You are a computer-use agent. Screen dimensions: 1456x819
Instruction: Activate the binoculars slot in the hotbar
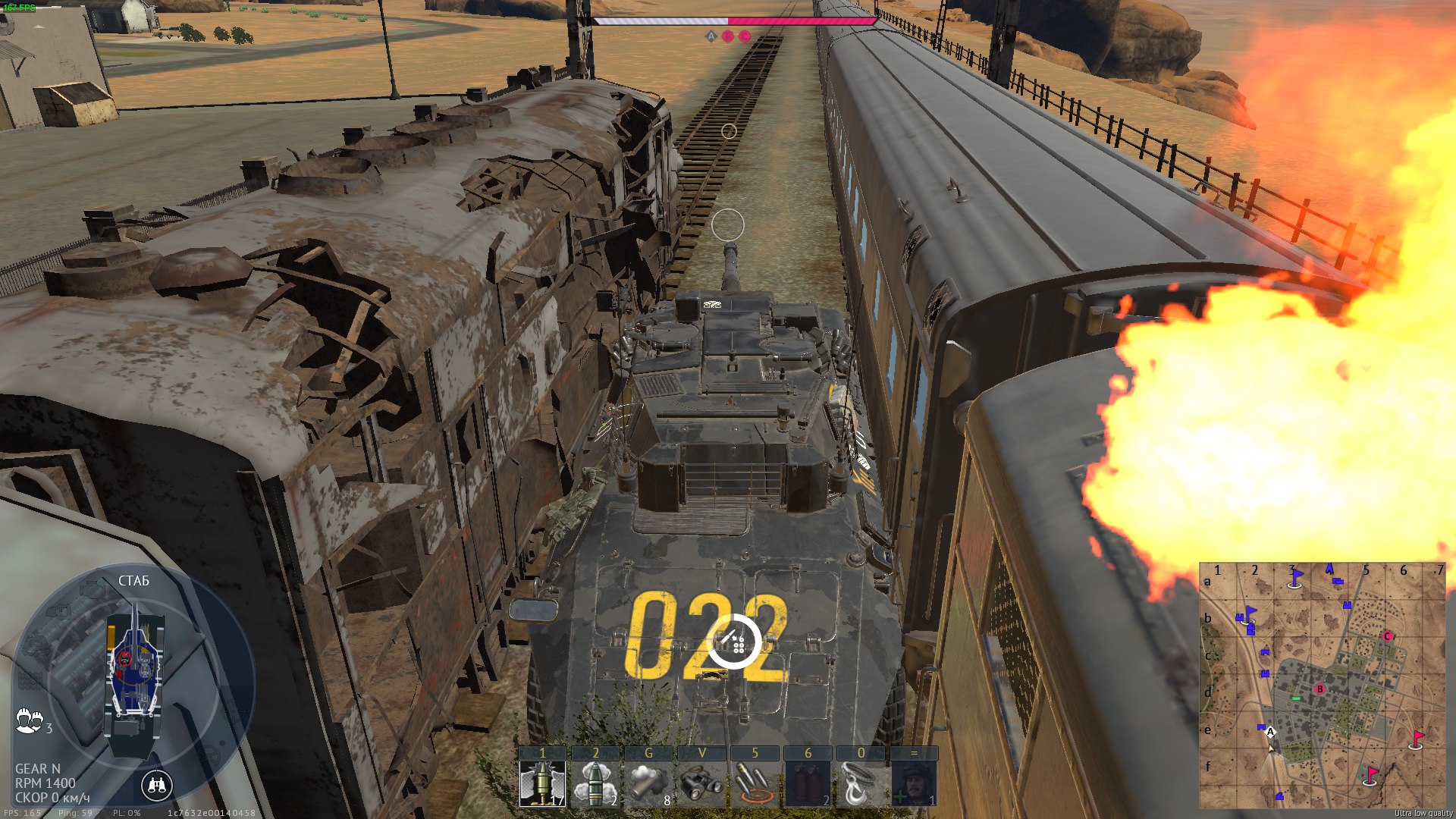701,783
